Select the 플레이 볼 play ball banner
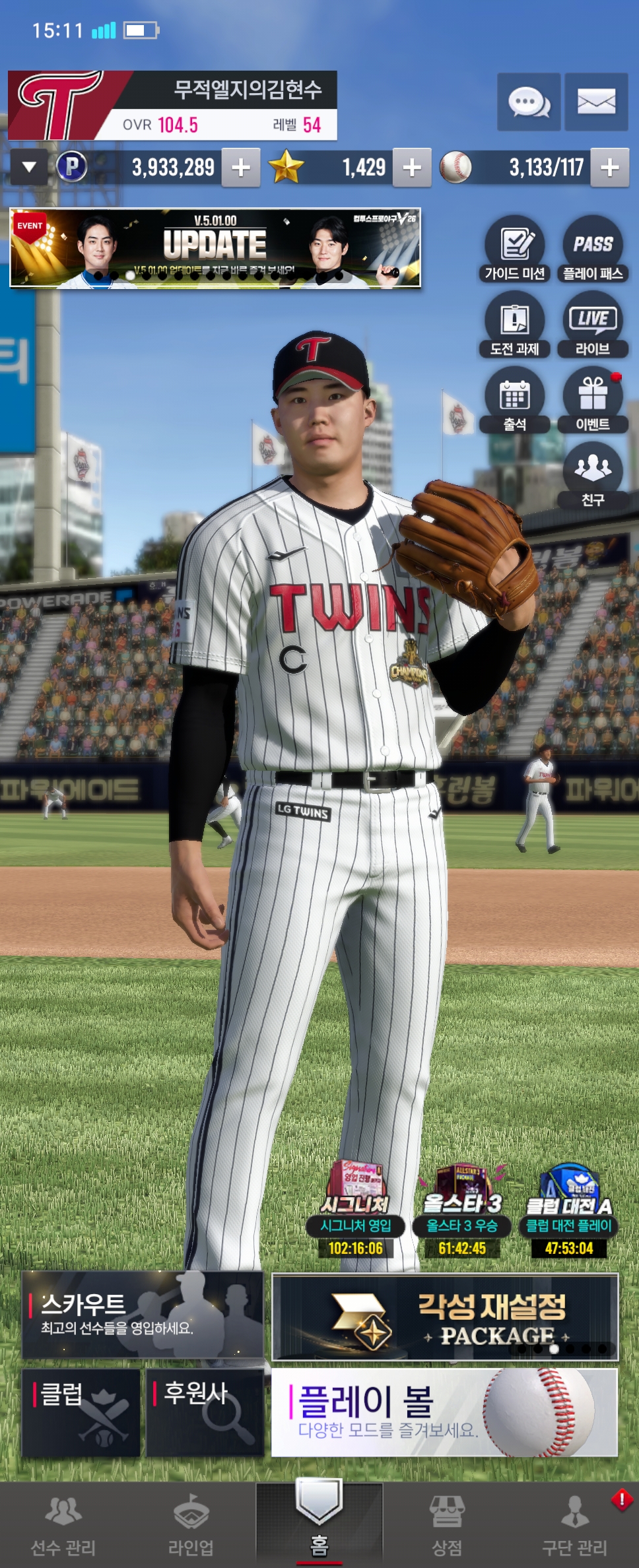The height and width of the screenshot is (1568, 639). coord(444,1412)
